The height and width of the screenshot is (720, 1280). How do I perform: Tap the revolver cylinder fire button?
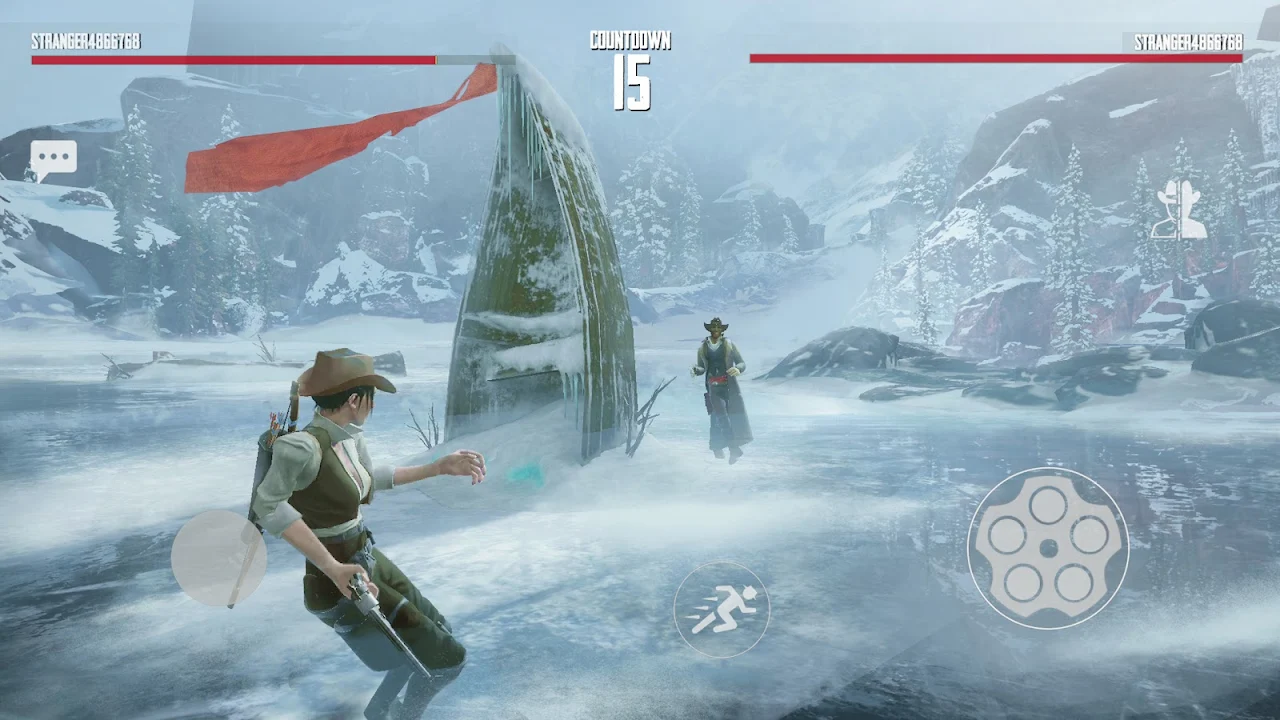(x=1048, y=548)
